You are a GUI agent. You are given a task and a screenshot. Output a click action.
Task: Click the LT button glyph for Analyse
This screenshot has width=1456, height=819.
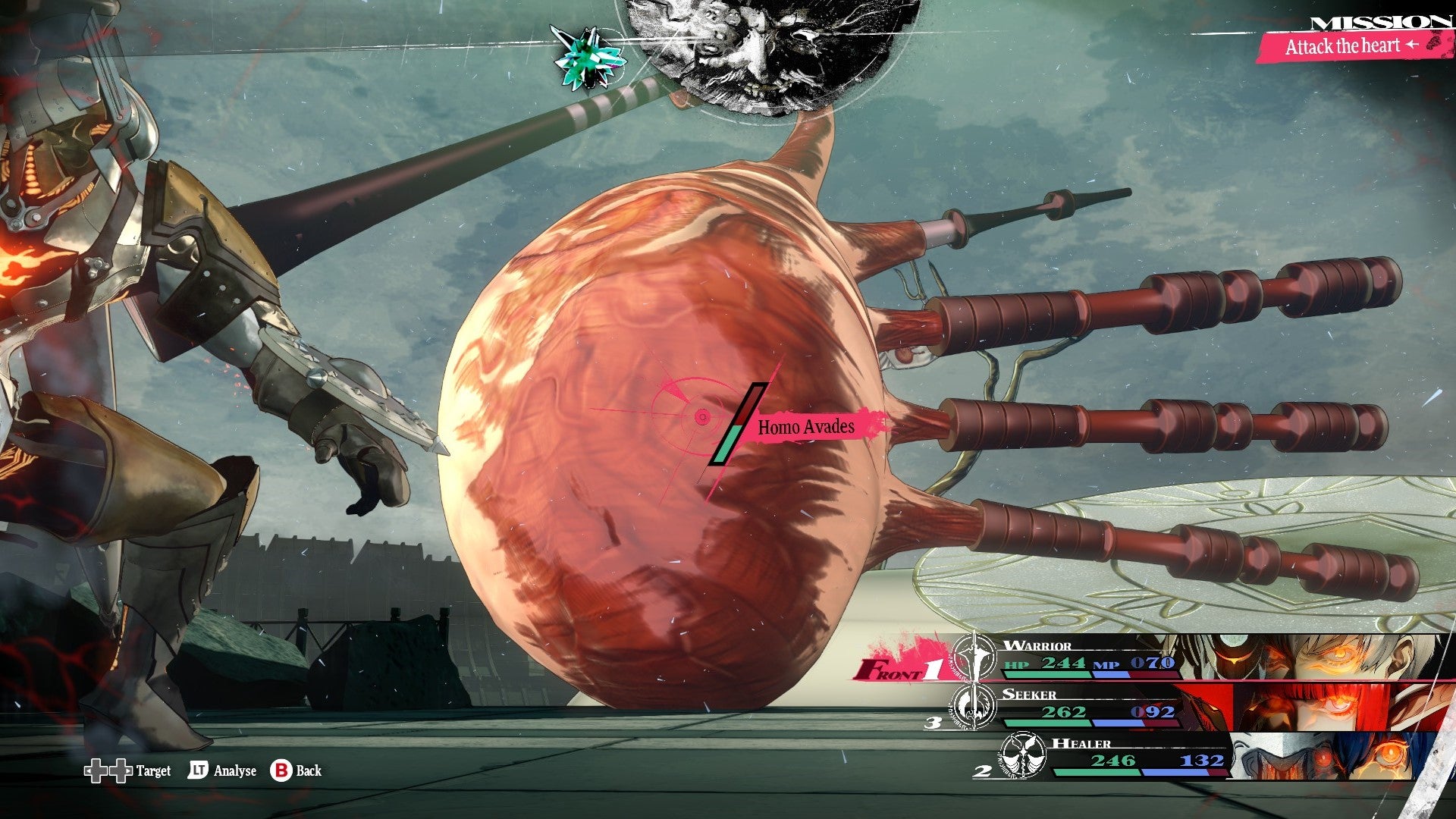[x=199, y=771]
